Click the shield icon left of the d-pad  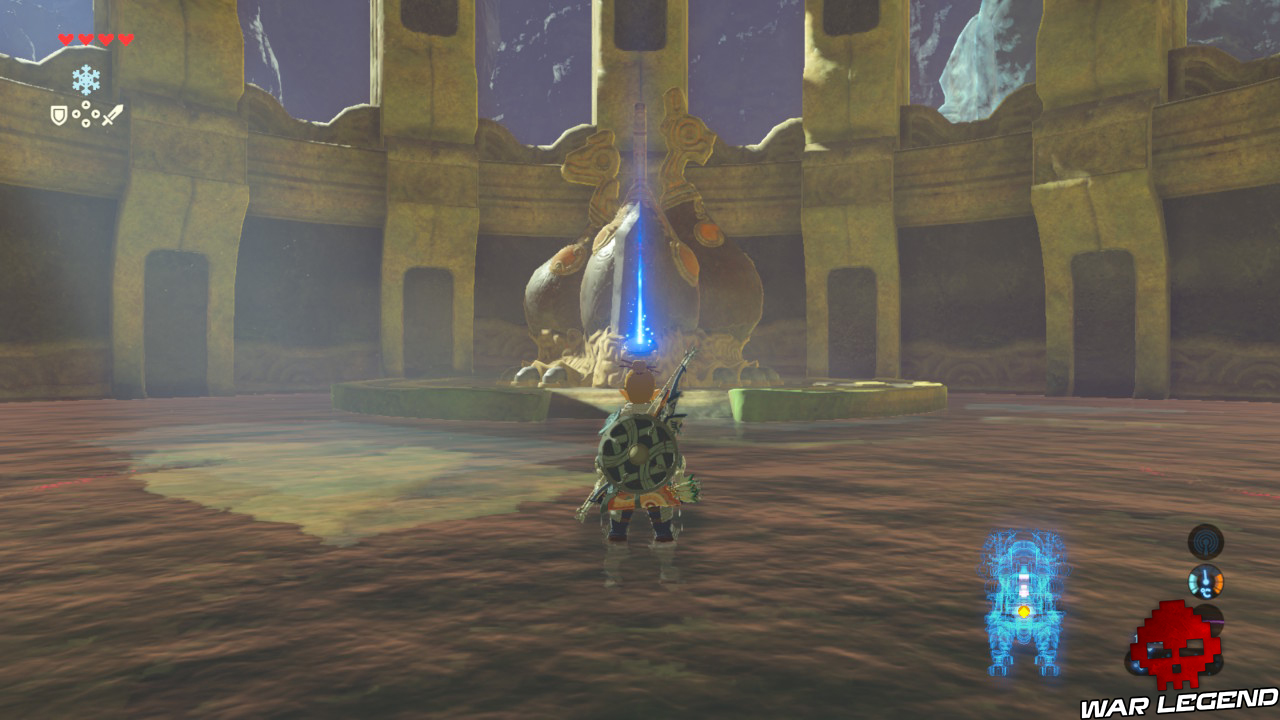[58, 115]
